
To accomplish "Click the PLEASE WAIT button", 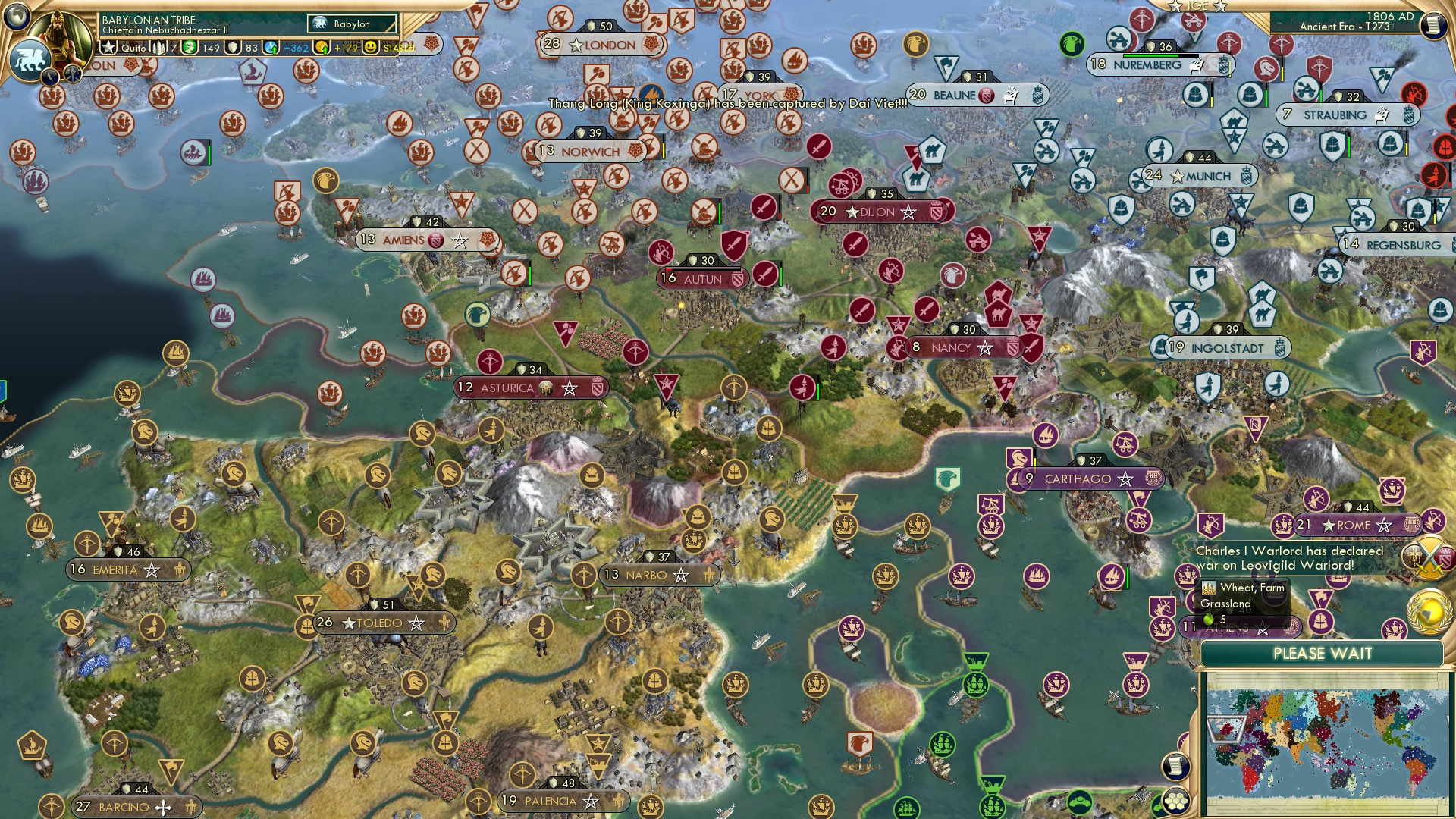I will [1324, 654].
